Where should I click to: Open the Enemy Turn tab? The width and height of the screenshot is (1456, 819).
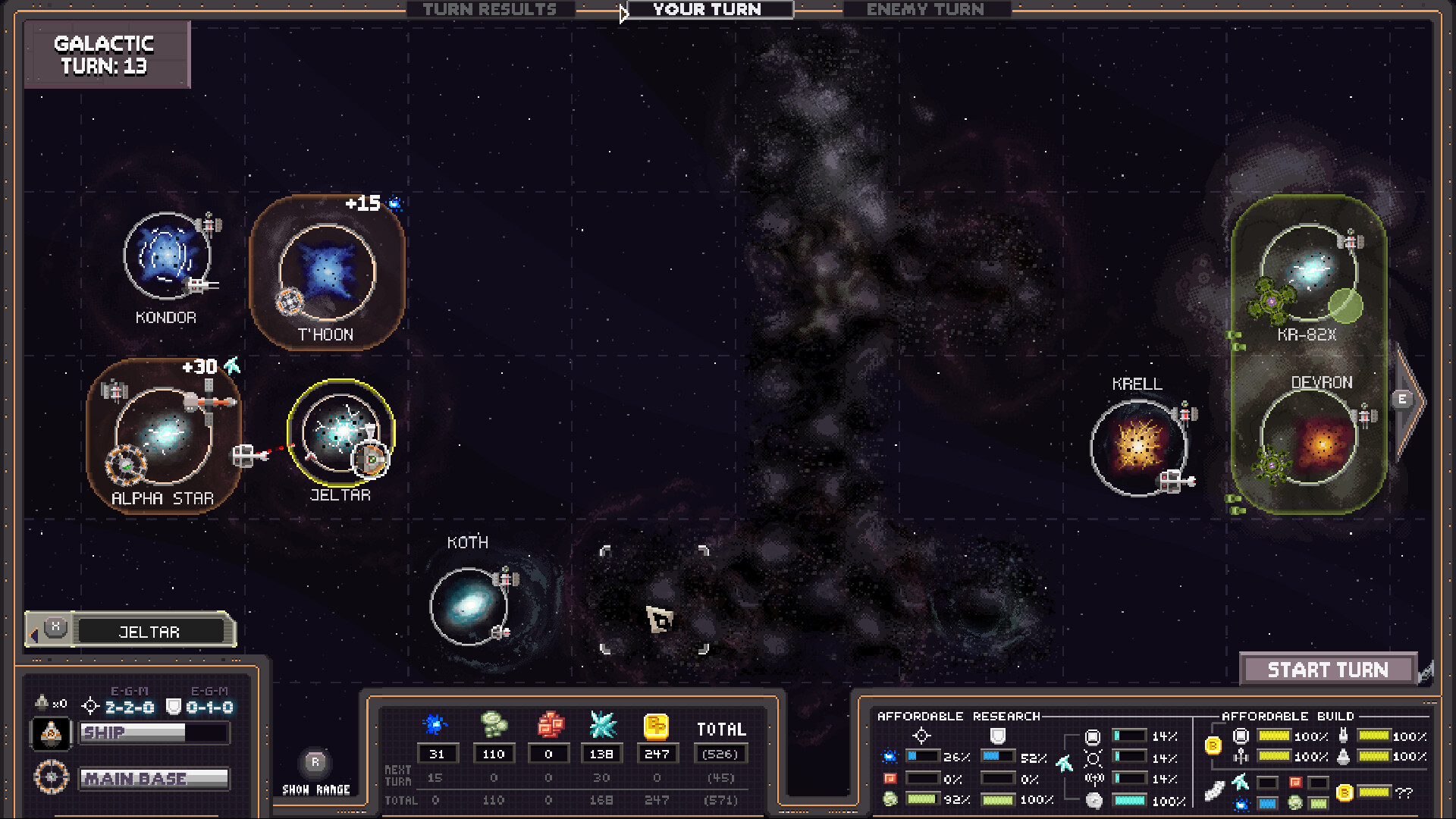pyautogui.click(x=925, y=10)
